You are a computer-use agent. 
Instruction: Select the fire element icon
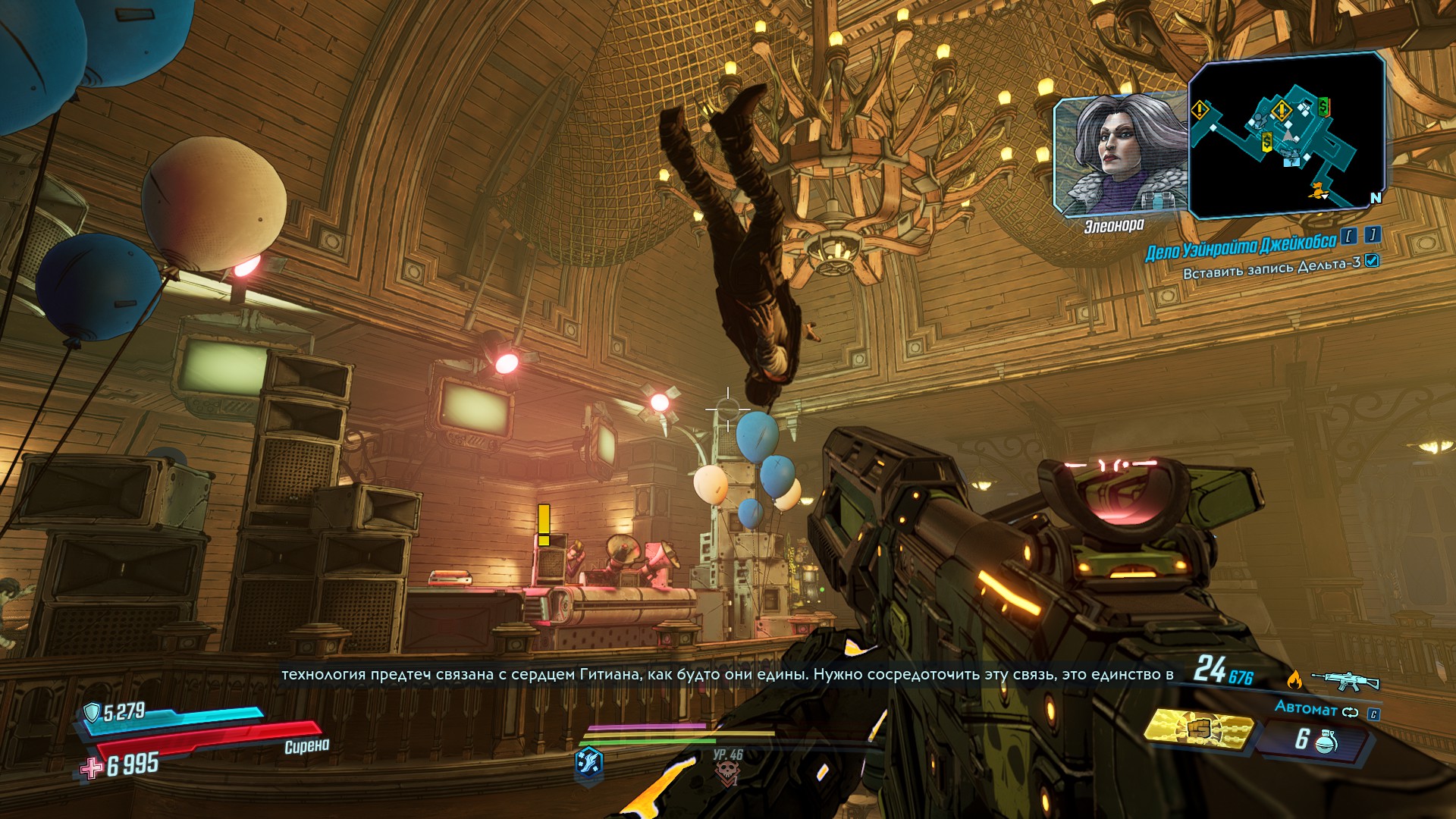coord(1294,679)
